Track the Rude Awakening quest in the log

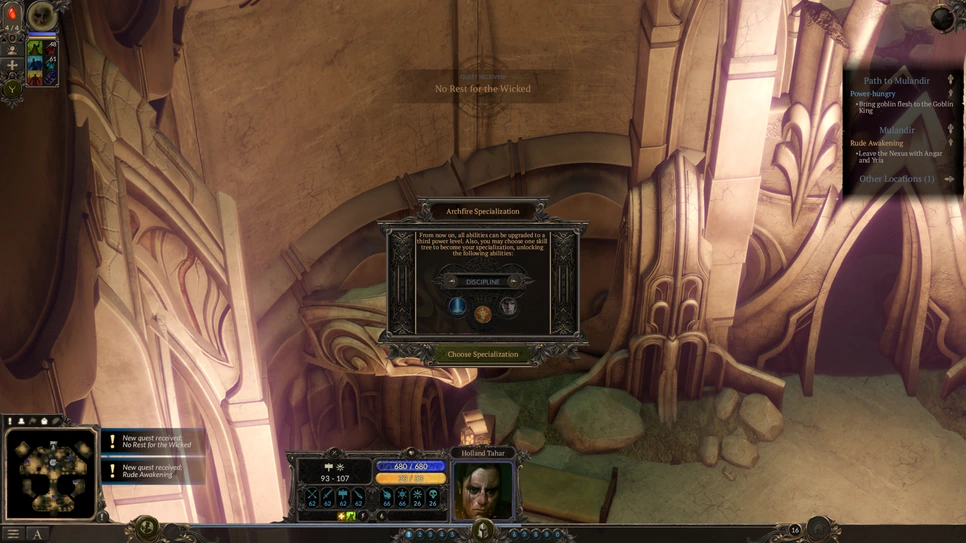876,143
